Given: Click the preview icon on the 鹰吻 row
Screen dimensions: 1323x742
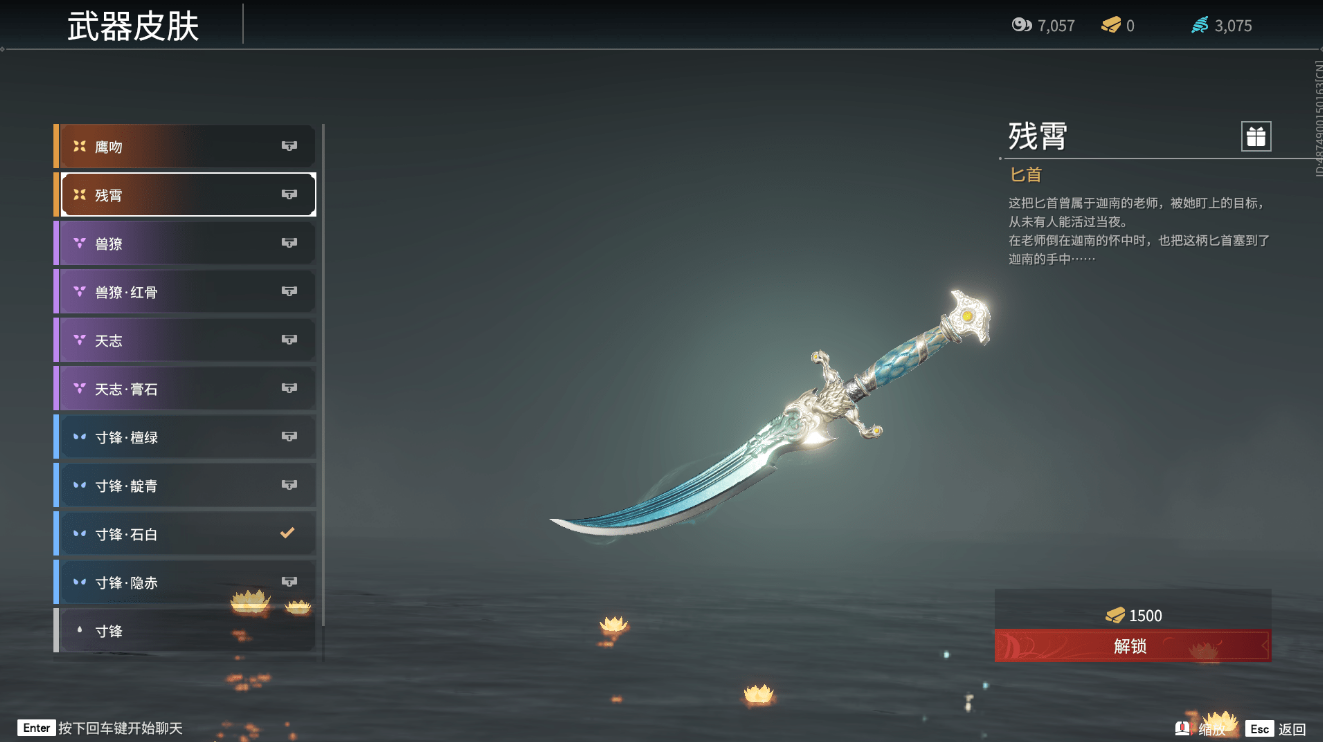Looking at the screenshot, I should click(289, 146).
